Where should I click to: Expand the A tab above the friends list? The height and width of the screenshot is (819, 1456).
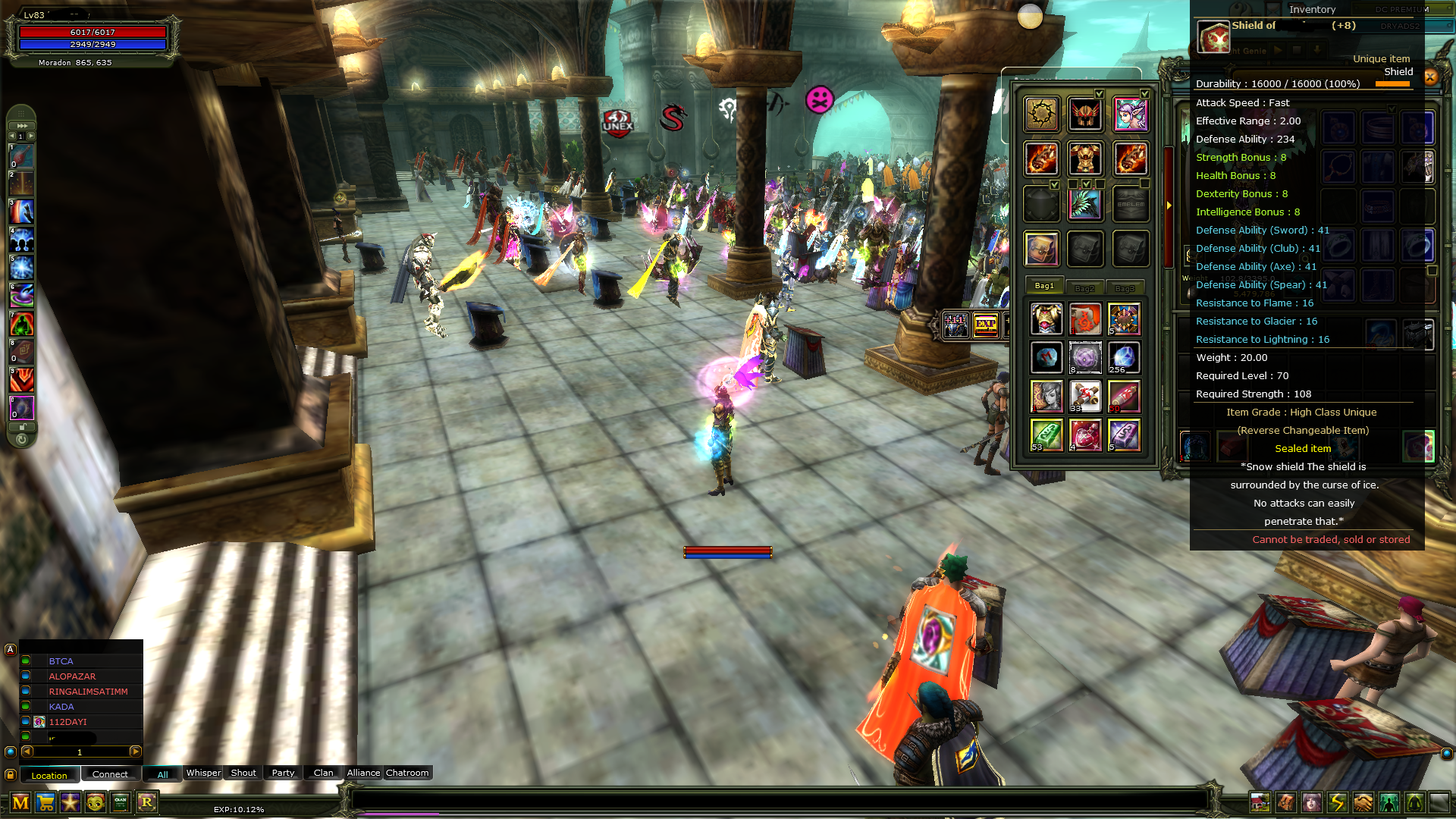pos(9,649)
